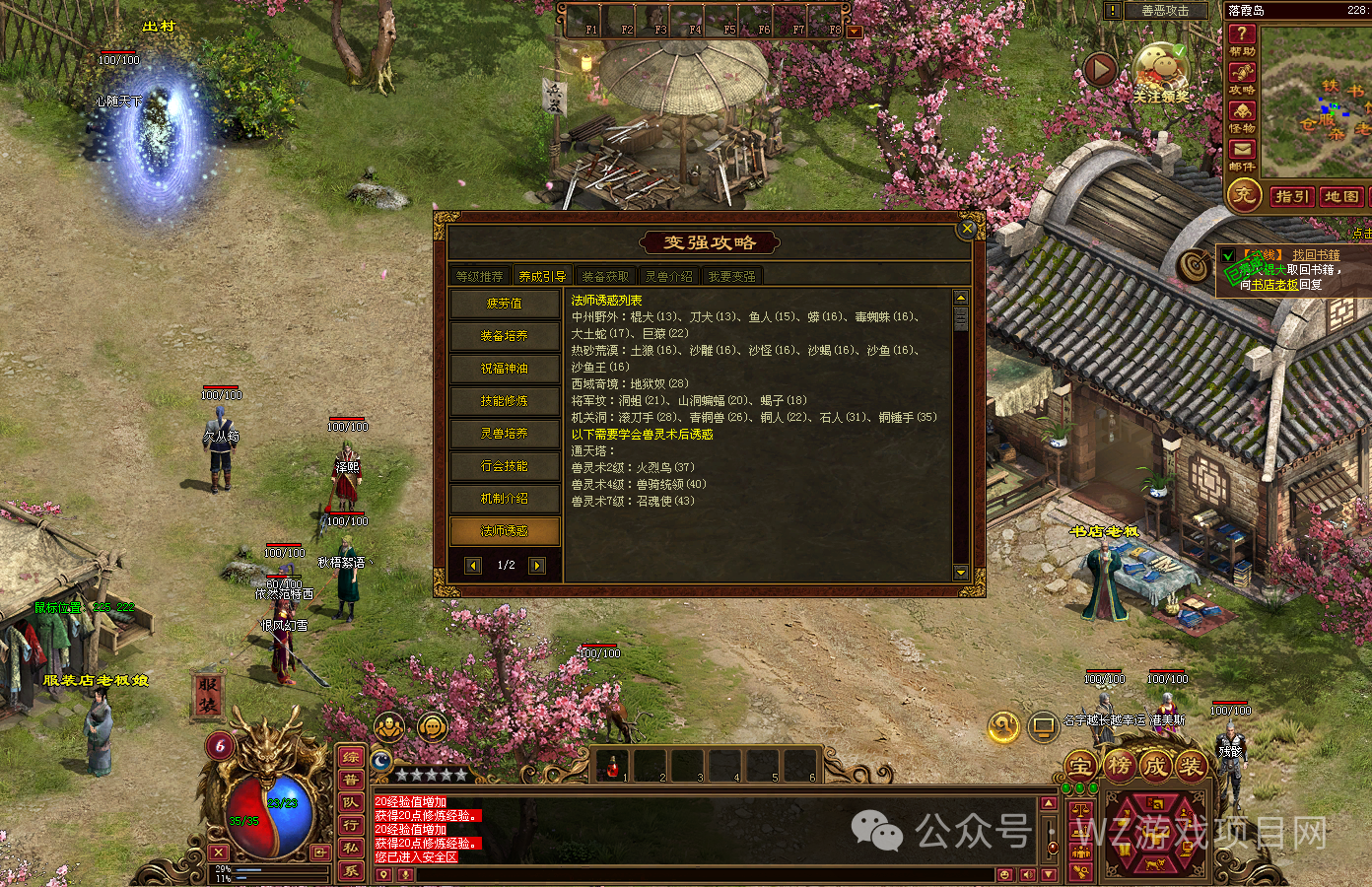Click the 找回书籍 quest link

[1317, 253]
